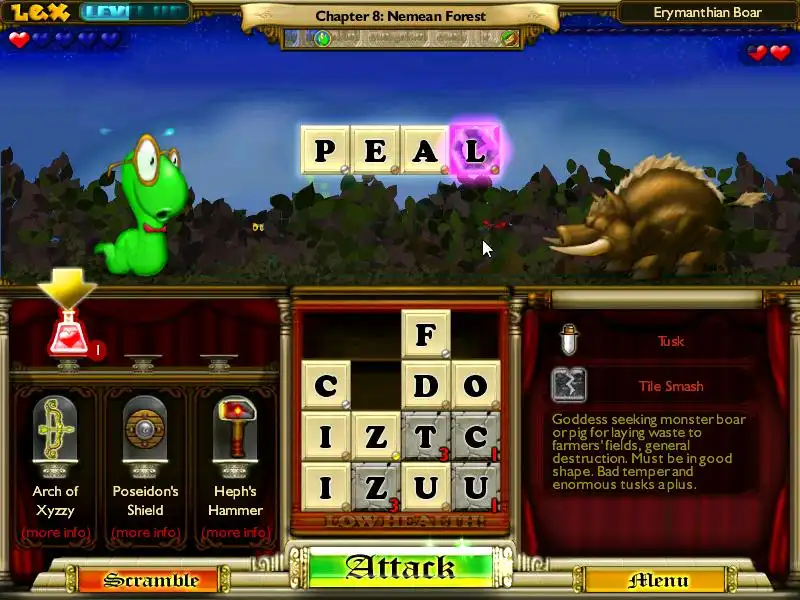The image size is (800, 600).
Task: View more info on Poseidon's Shield
Action: [x=145, y=532]
